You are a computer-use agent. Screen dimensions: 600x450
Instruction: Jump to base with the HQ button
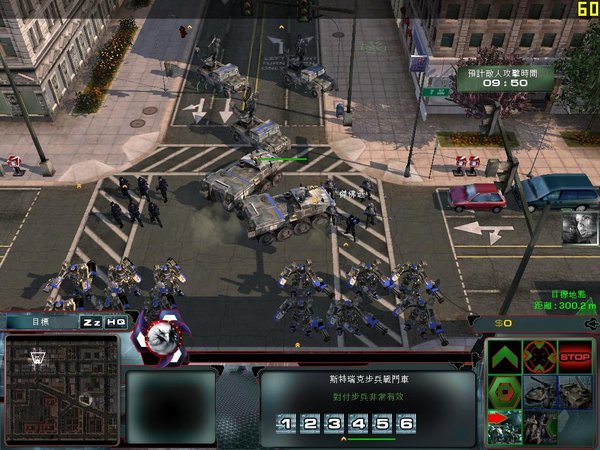(x=116, y=322)
